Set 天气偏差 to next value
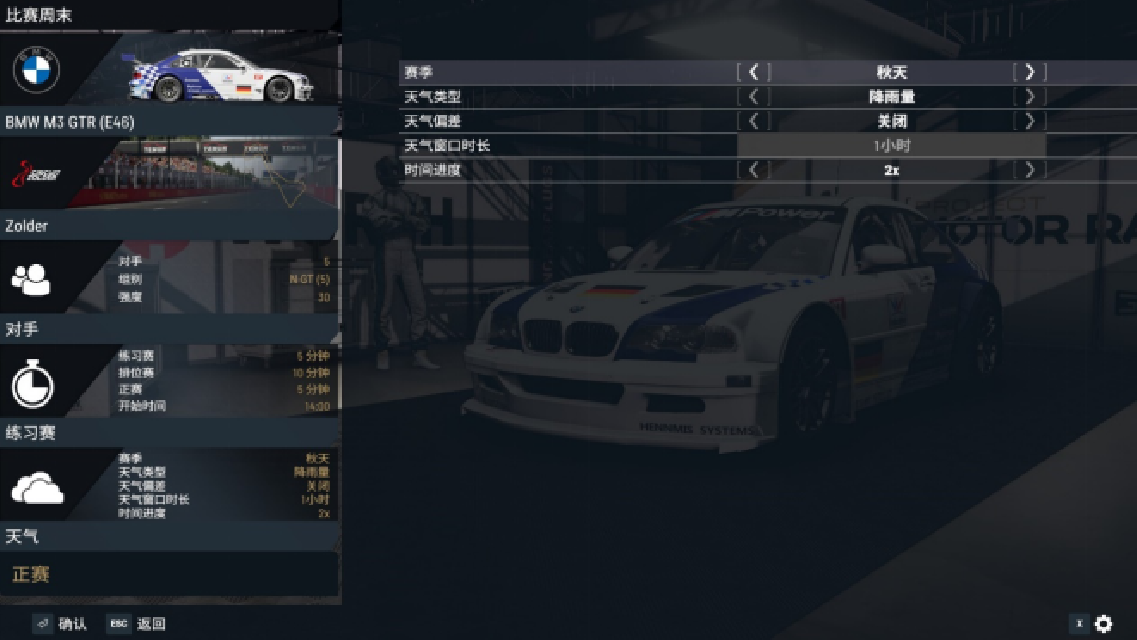The height and width of the screenshot is (640, 1137). [x=1029, y=121]
